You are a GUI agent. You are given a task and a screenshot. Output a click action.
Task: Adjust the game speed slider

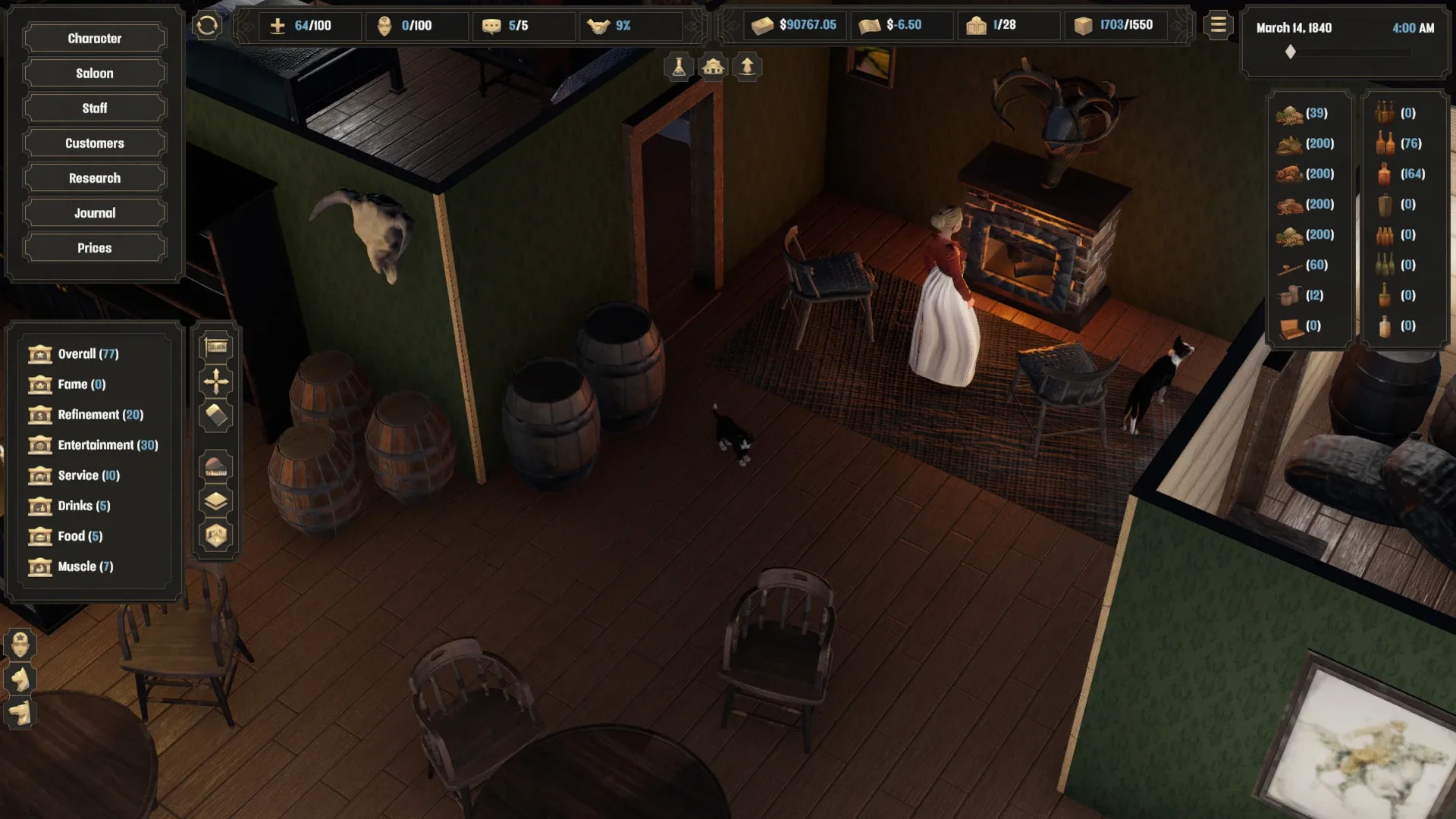click(x=1291, y=52)
